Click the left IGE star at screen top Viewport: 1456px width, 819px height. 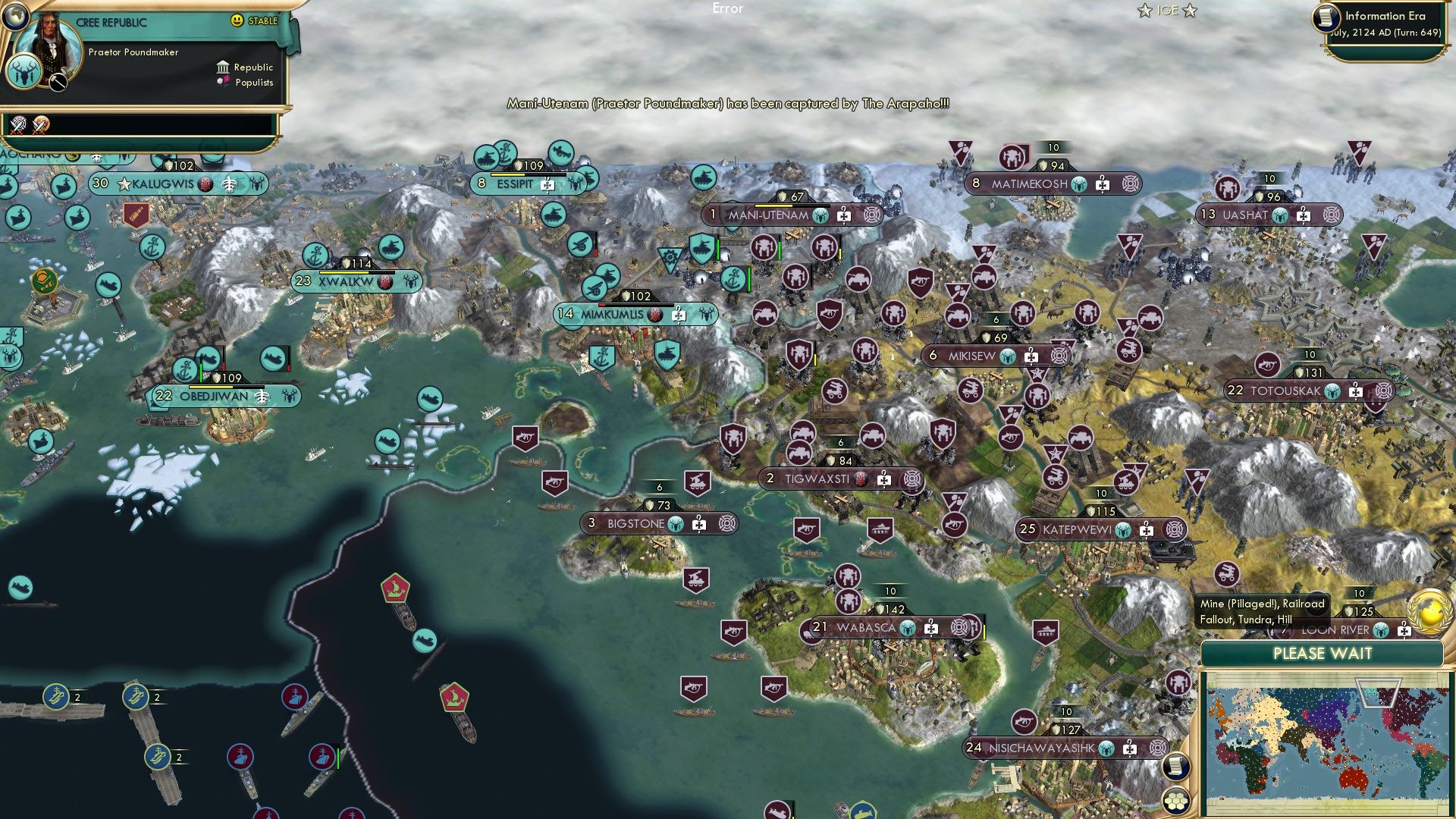1144,10
